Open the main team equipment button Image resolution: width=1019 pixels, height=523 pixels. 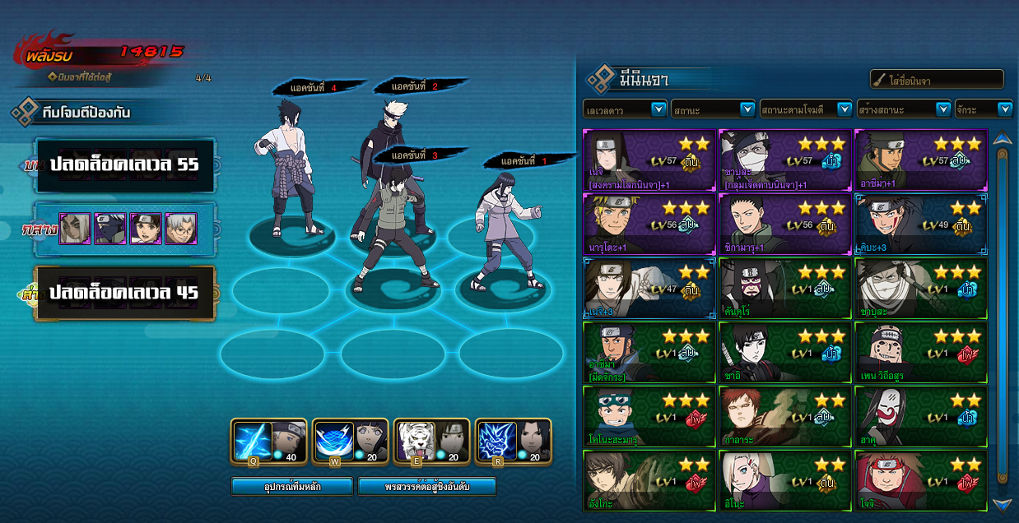click(x=292, y=486)
